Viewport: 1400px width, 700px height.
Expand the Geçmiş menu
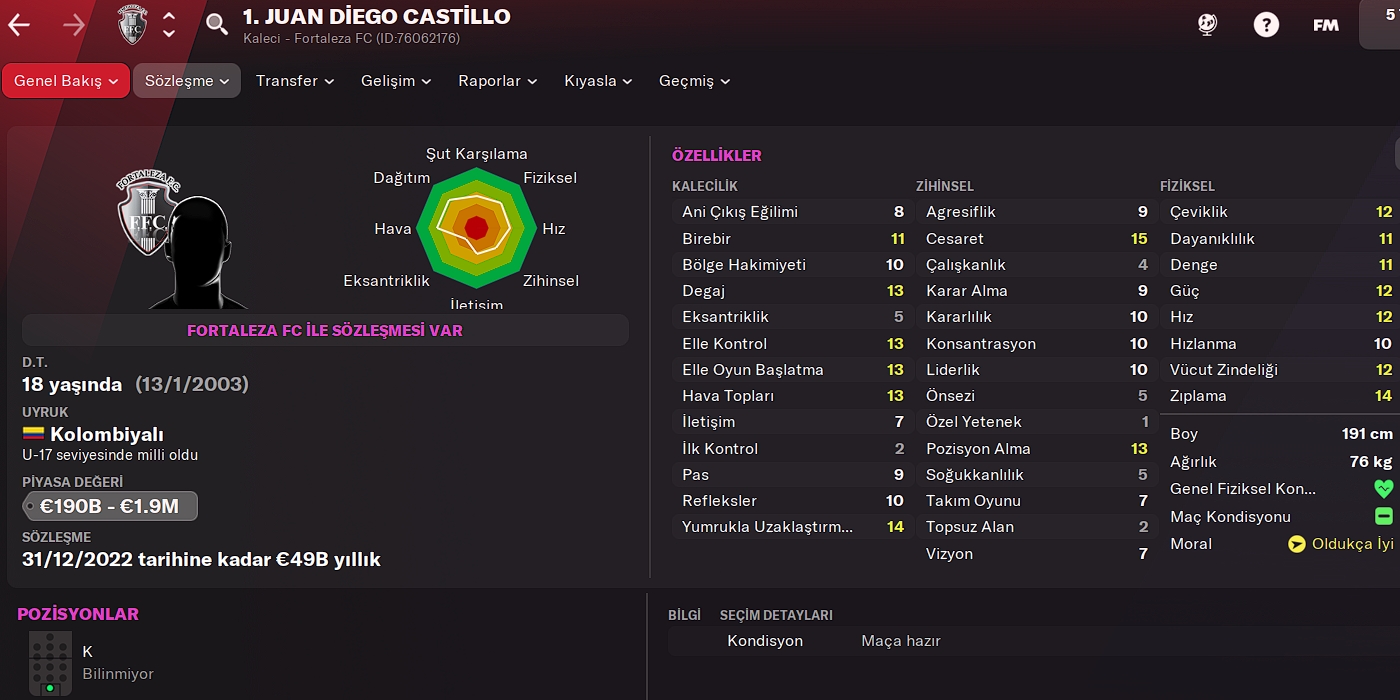click(694, 81)
